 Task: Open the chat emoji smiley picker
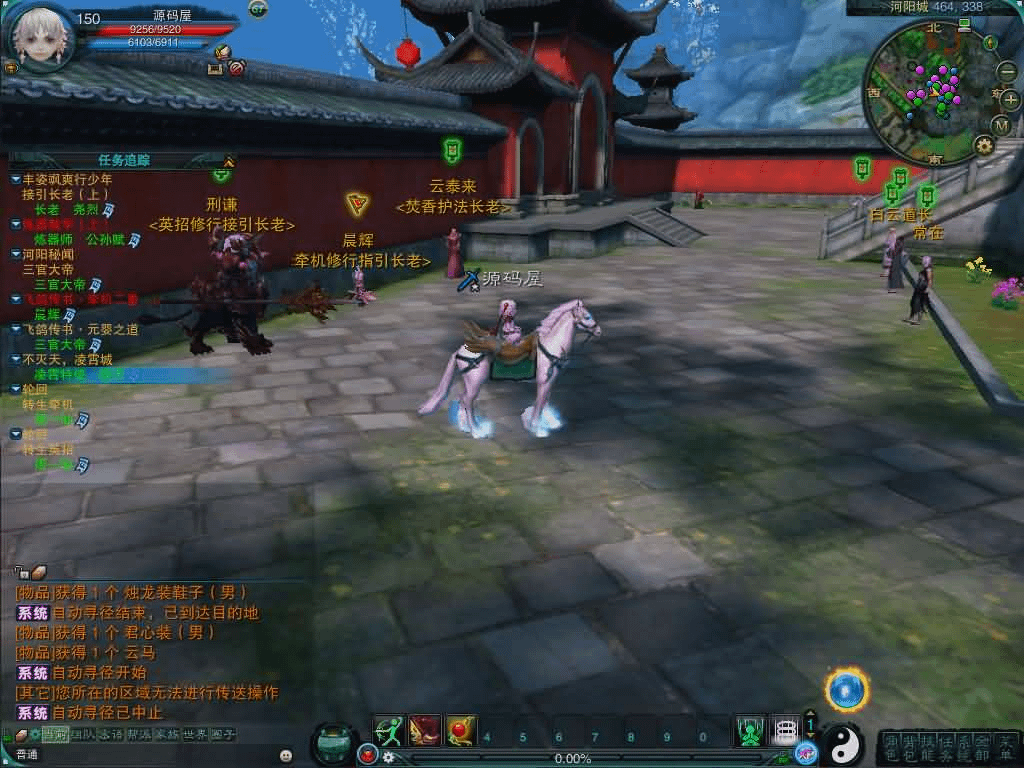coord(286,755)
